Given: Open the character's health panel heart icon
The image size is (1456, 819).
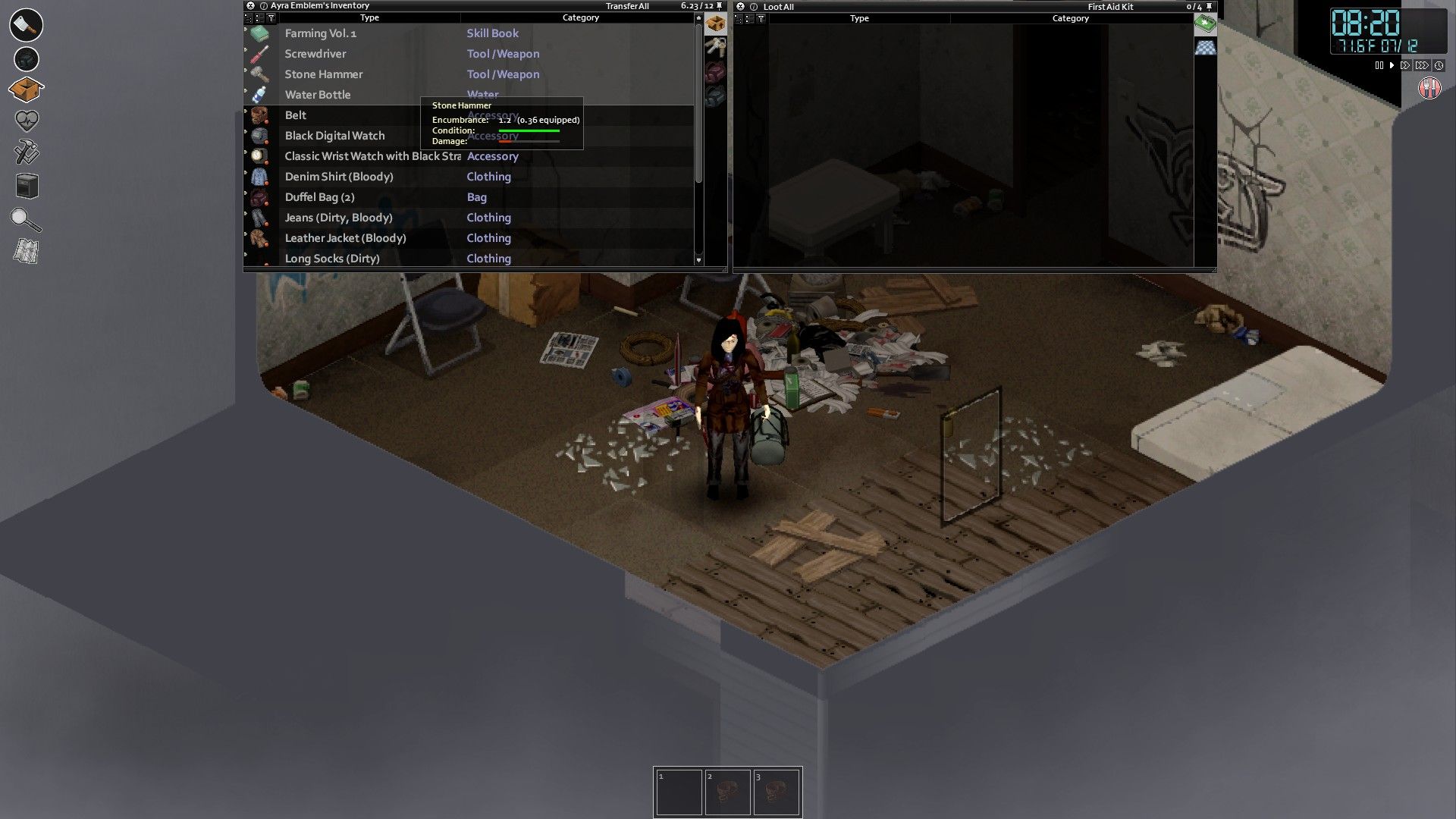Looking at the screenshot, I should [26, 120].
